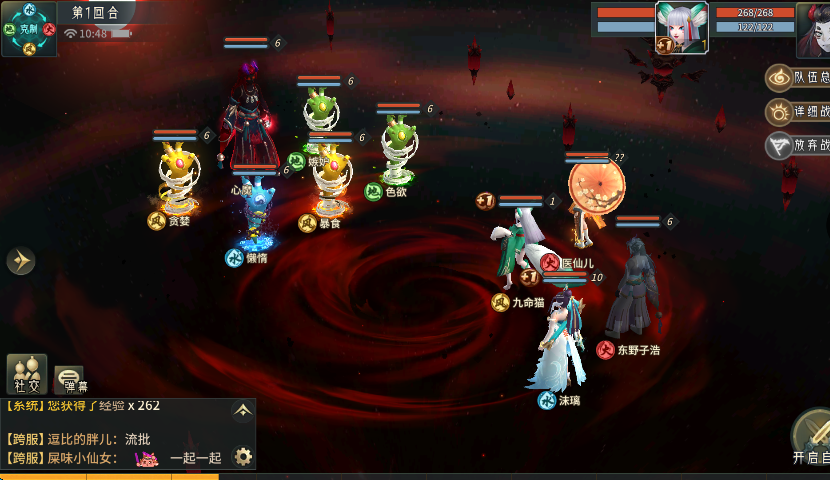The height and width of the screenshot is (480, 830).
Task: Toggle the 弹幕 bullet comments
Action: 69,378
